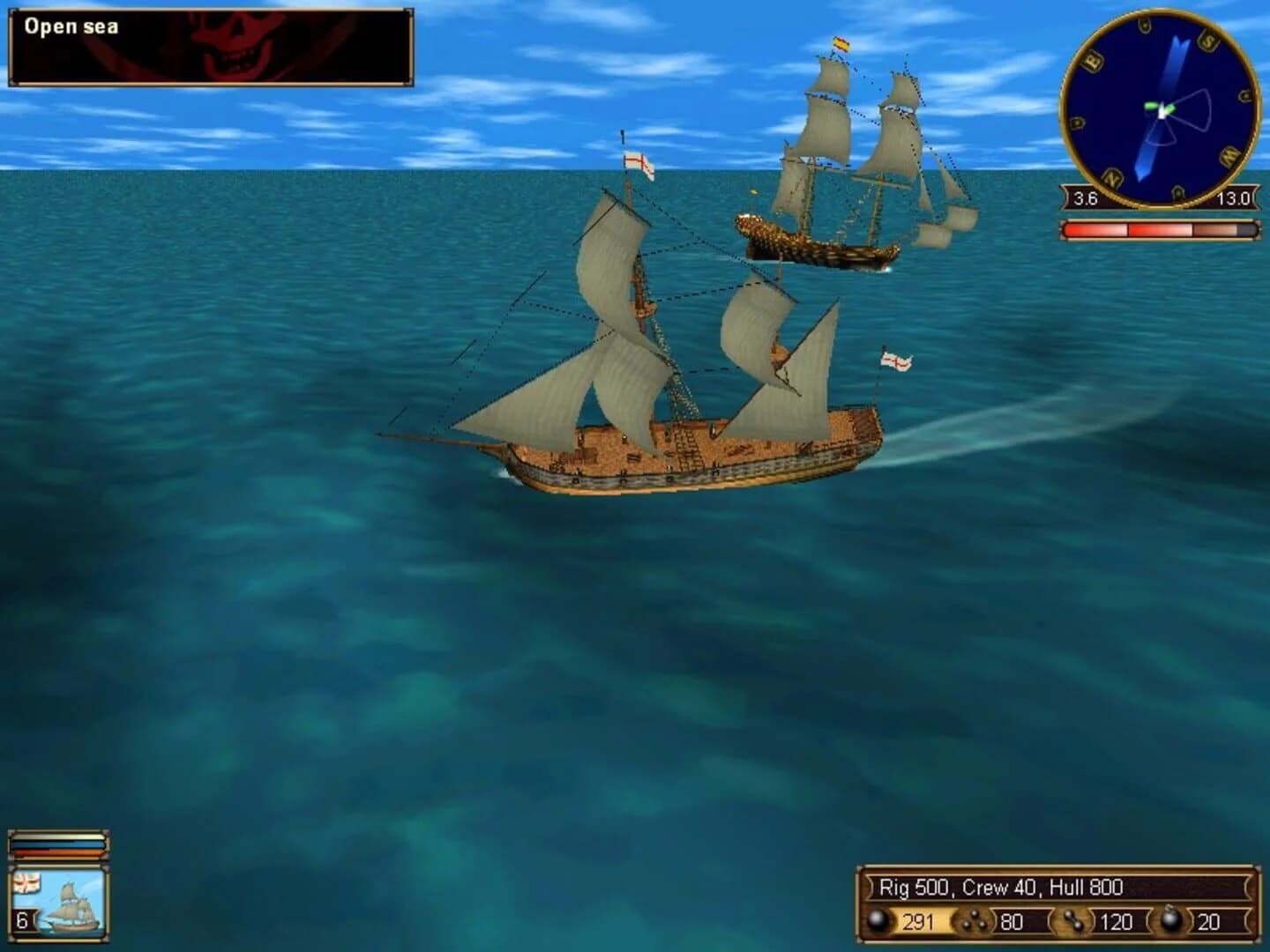Click the green wind indicator inside the compass
Screen dimensions: 1270x952
pos(1157,106)
